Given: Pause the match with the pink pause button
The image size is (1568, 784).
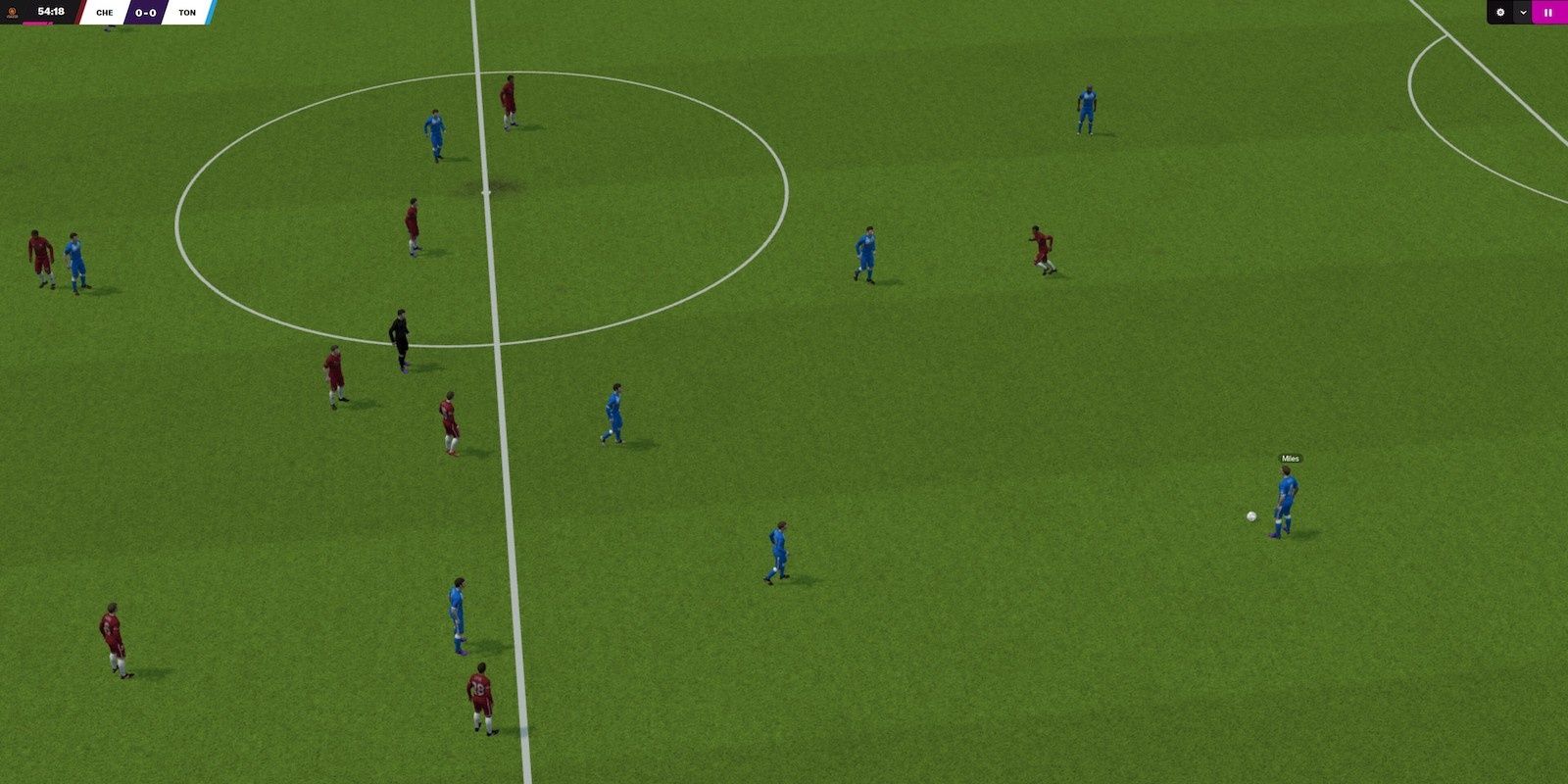Looking at the screenshot, I should point(1548,12).
